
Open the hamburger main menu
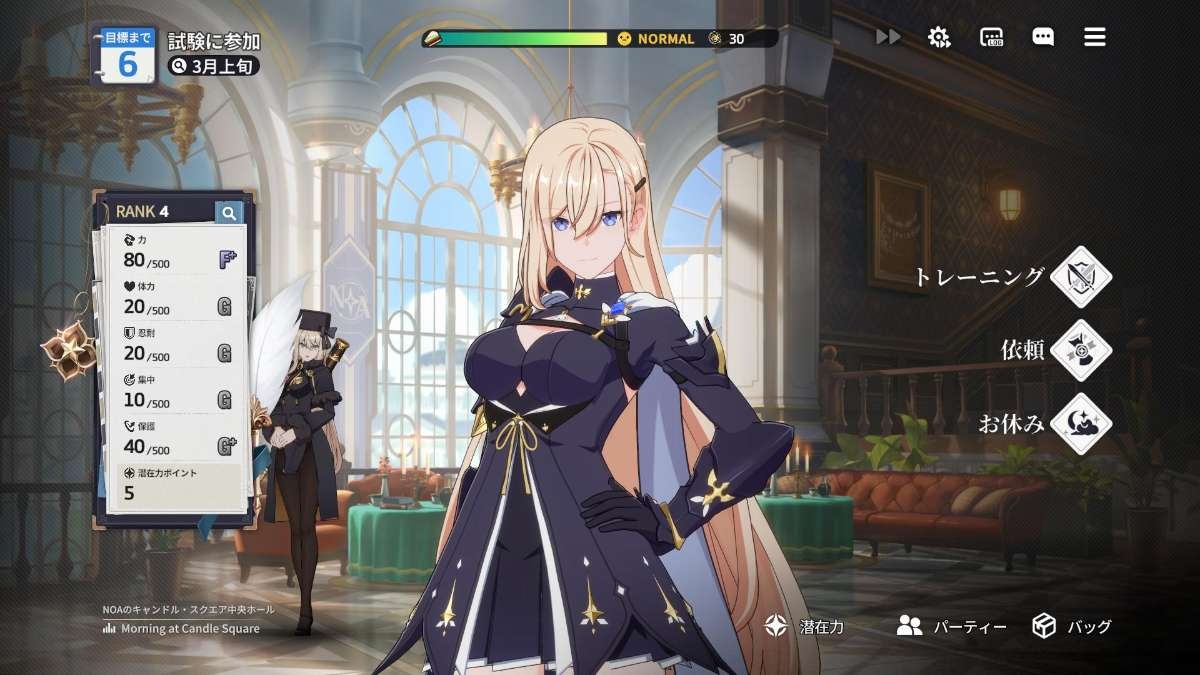(x=1094, y=37)
